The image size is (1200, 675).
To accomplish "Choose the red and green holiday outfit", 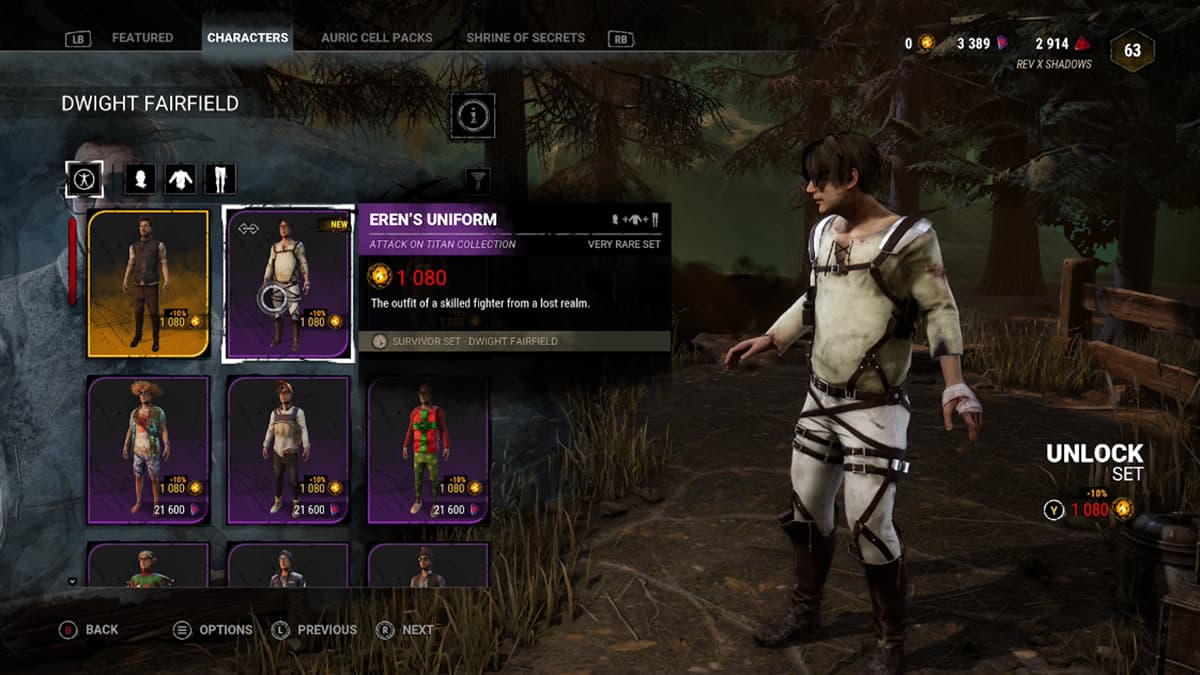I will point(428,450).
